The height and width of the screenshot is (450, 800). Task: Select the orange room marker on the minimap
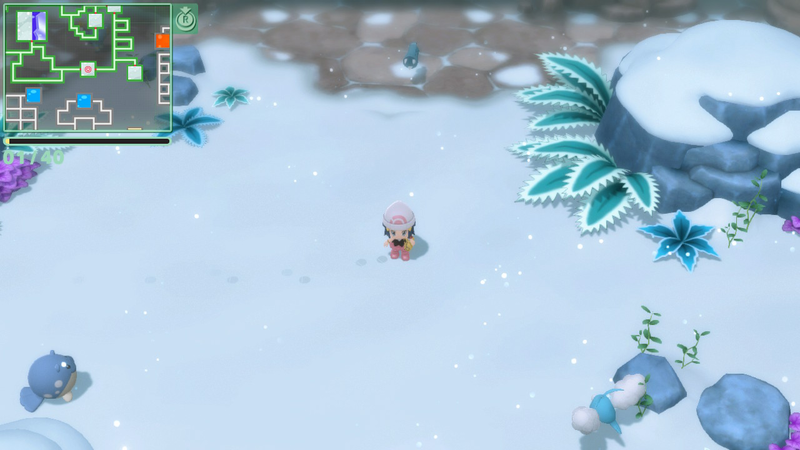[162, 41]
